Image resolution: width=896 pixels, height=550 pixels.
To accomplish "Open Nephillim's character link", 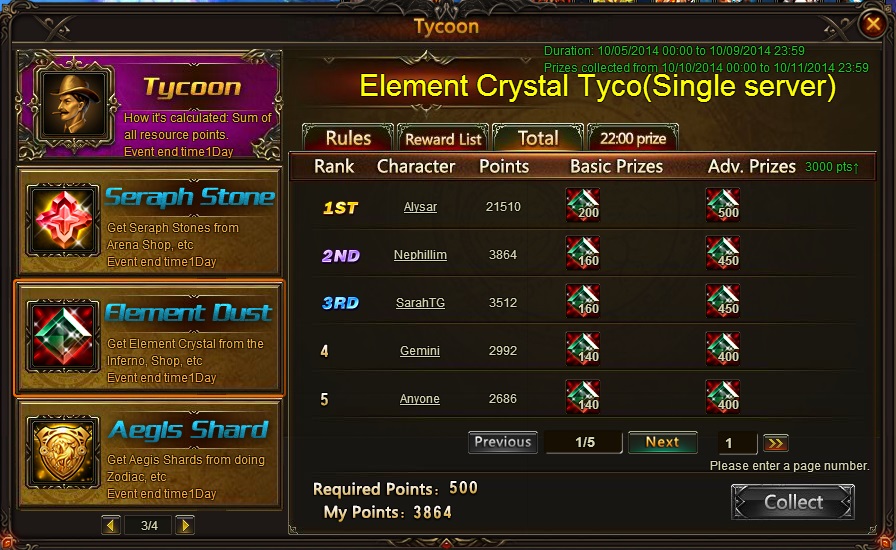I will coord(420,255).
